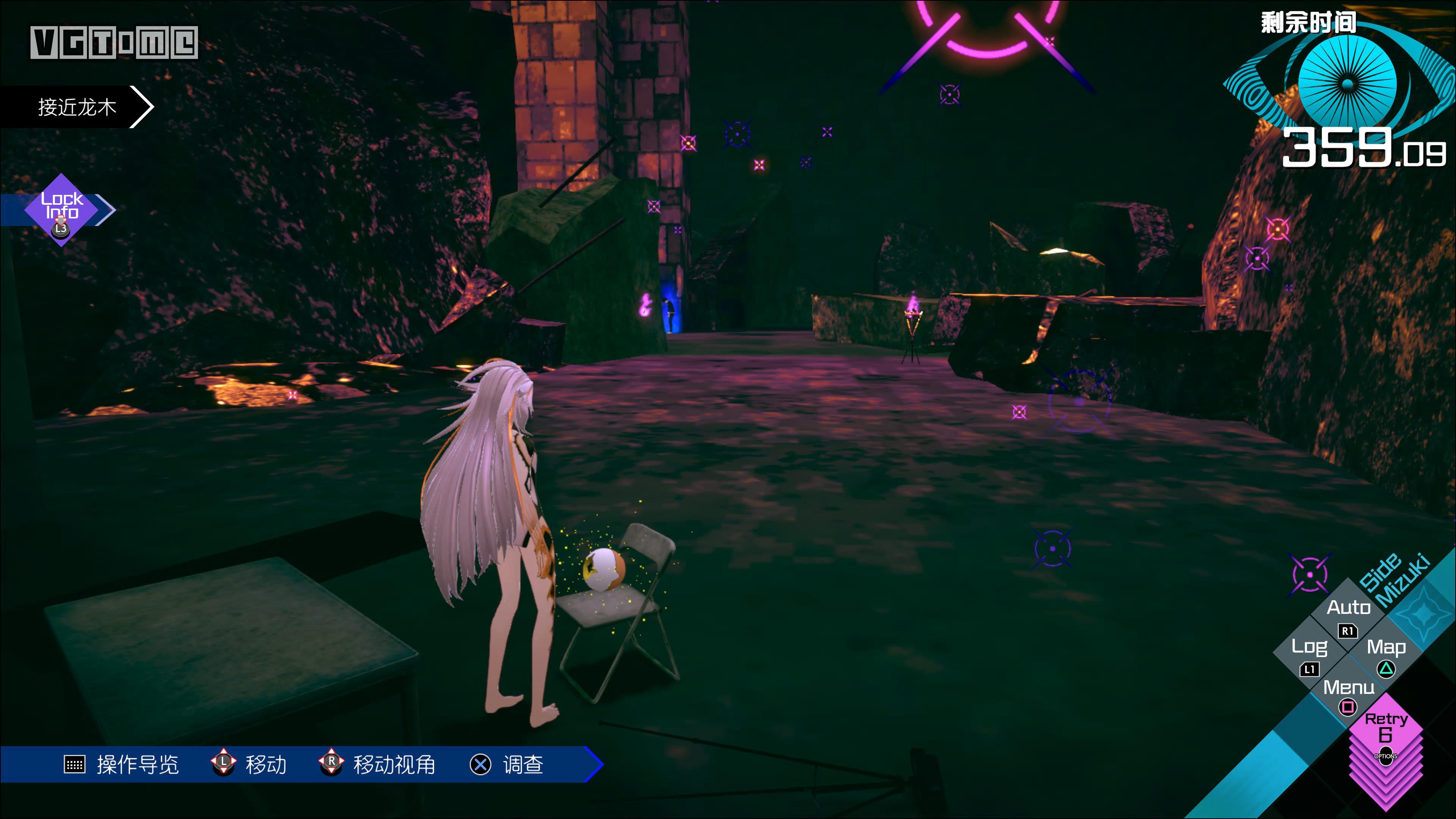The image size is (1456, 819).
Task: Open the 操作导览 controls guide
Action: click(x=121, y=764)
